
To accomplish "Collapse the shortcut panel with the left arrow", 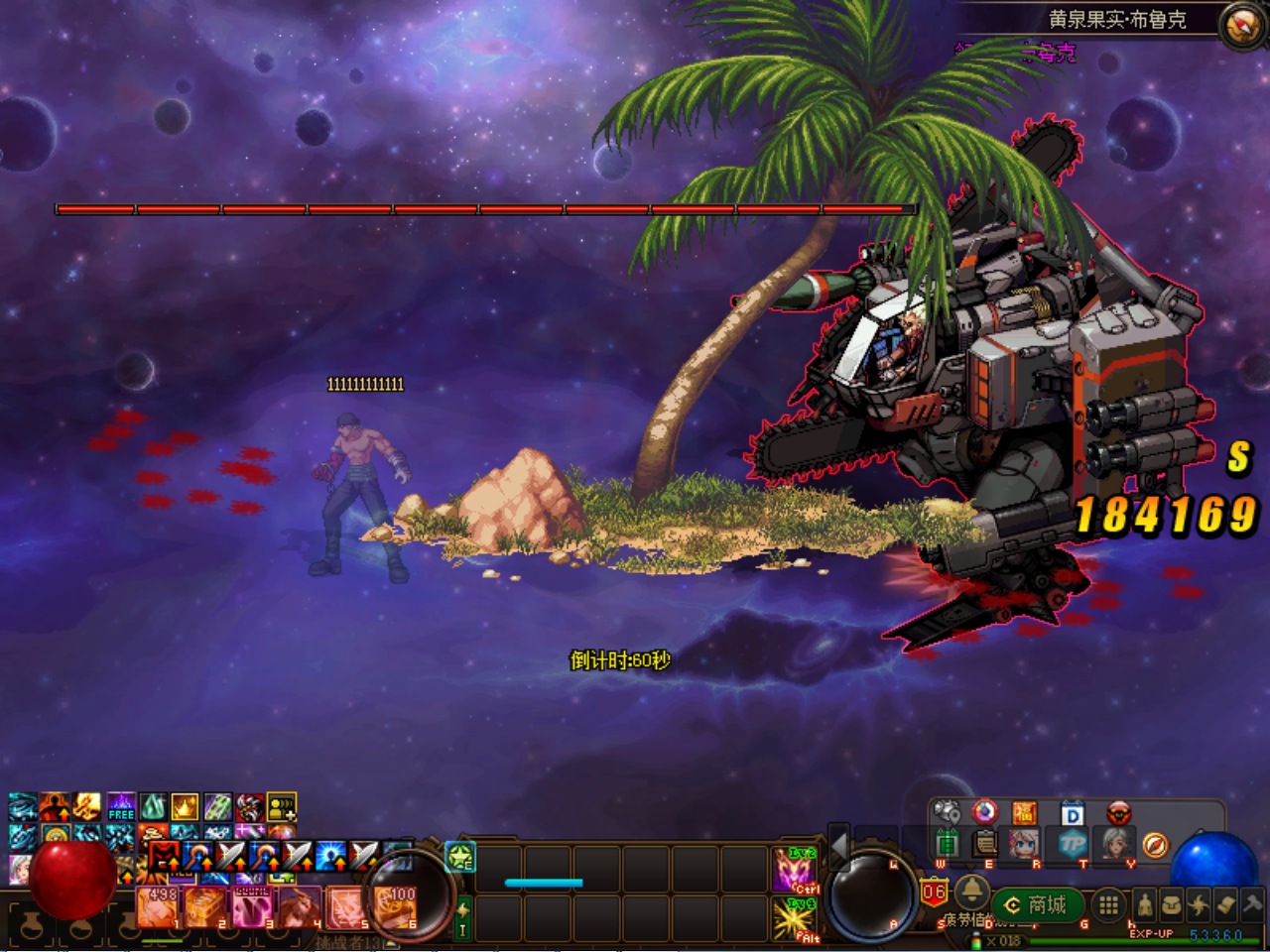I will [x=839, y=846].
